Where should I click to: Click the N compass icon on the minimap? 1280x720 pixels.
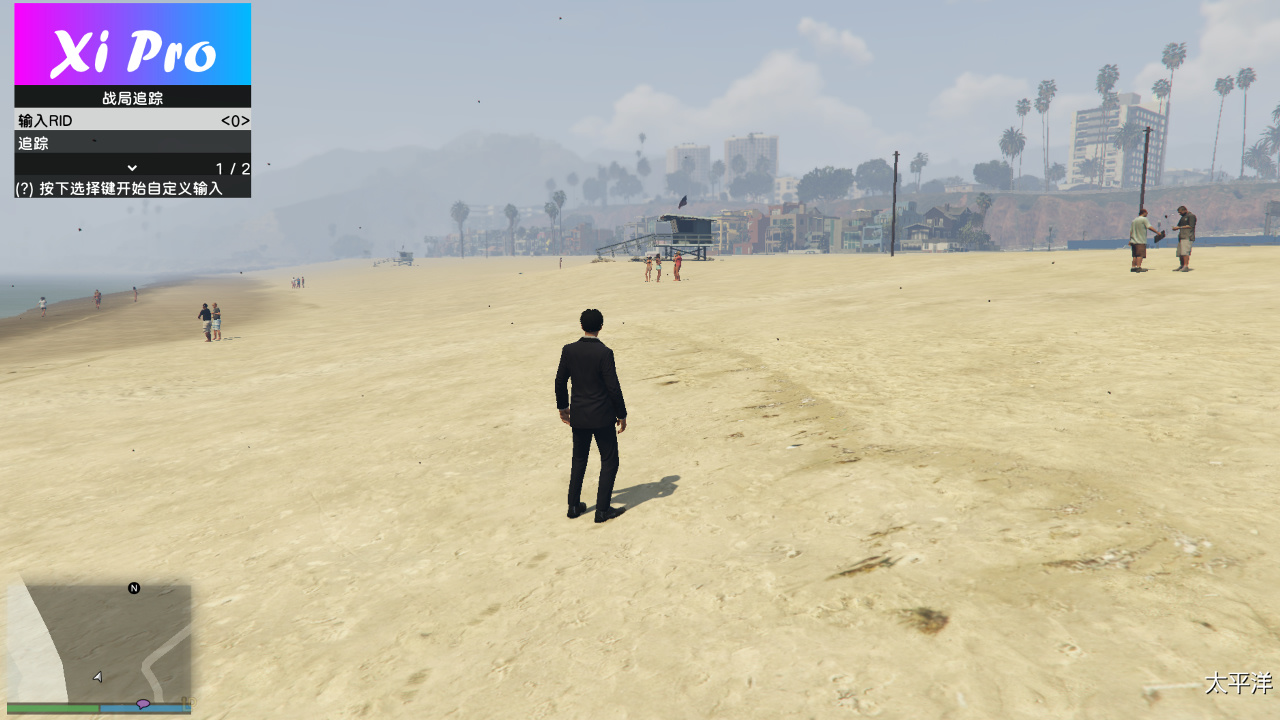click(132, 589)
